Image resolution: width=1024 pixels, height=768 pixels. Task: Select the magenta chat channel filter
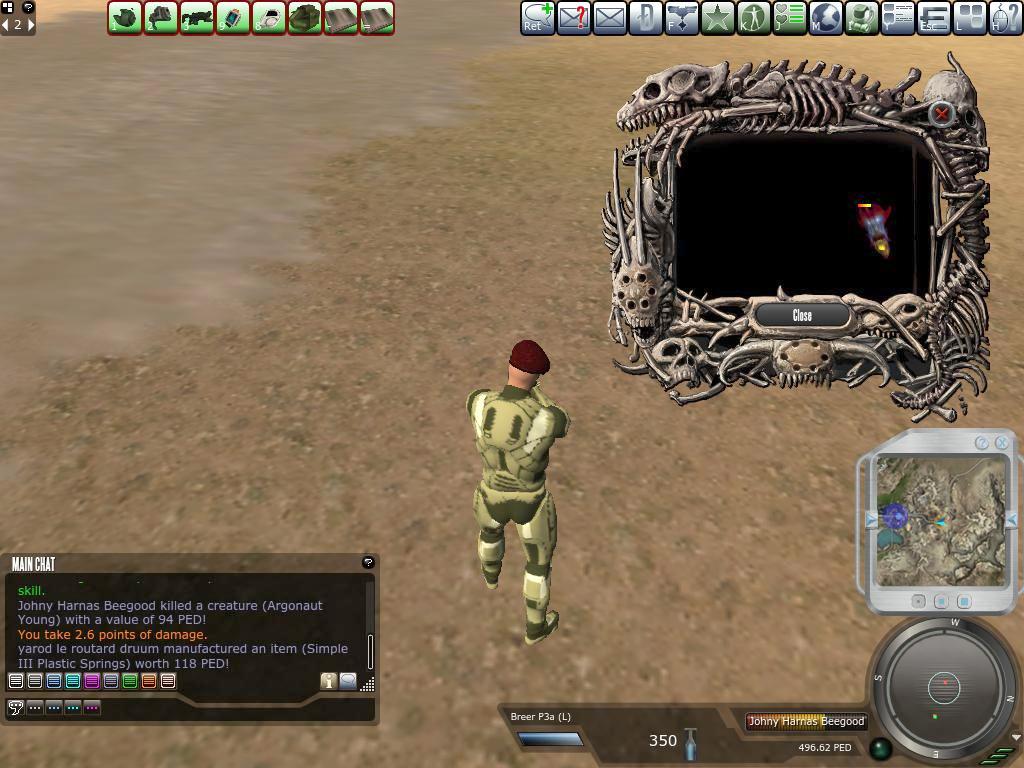tap(92, 681)
